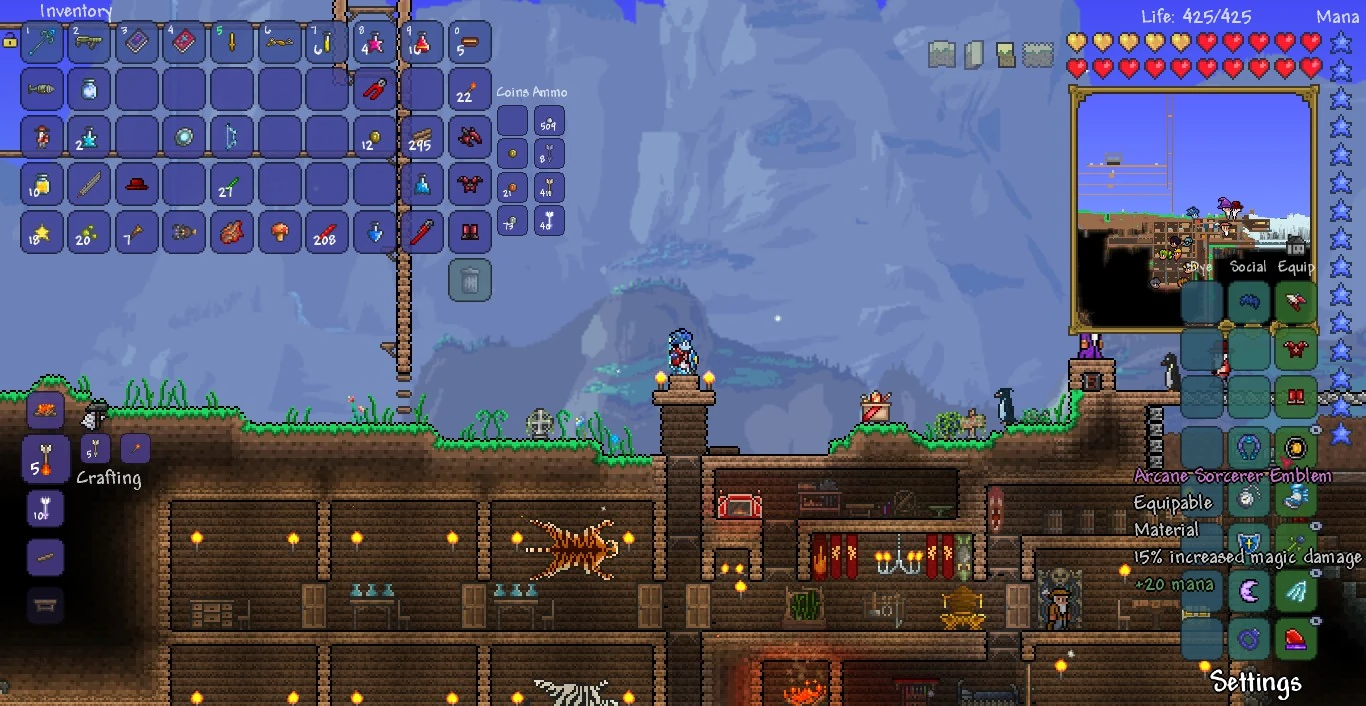Viewport: 1366px width, 706px height.
Task: Click the ammo slot holding 509 bullets
Action: [x=549, y=122]
